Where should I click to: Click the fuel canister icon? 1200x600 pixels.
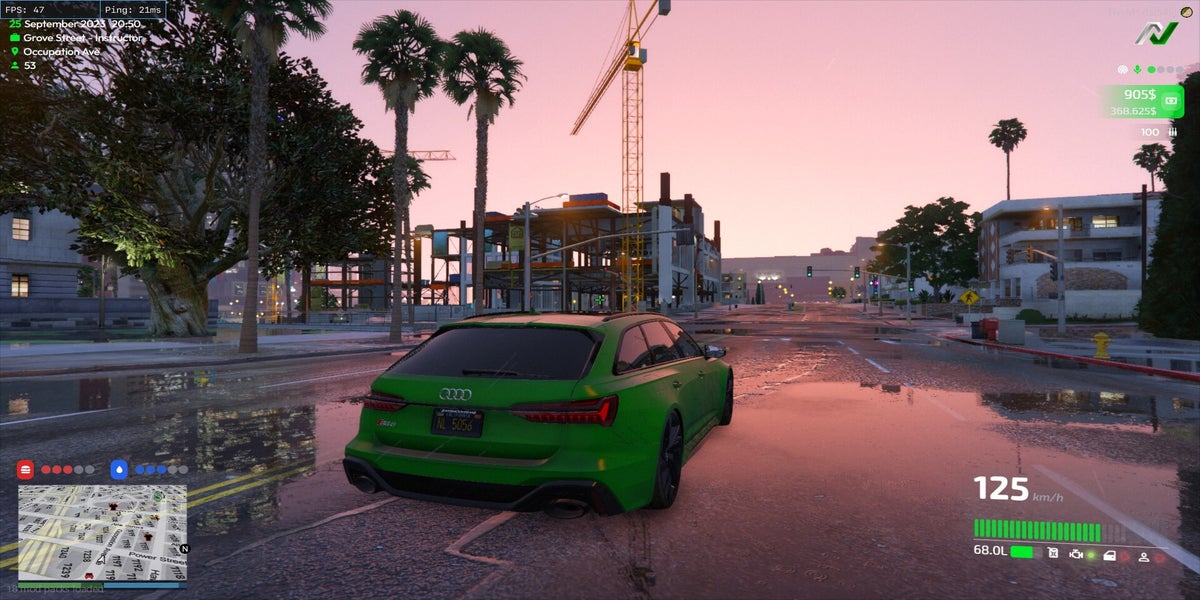pyautogui.click(x=1053, y=553)
